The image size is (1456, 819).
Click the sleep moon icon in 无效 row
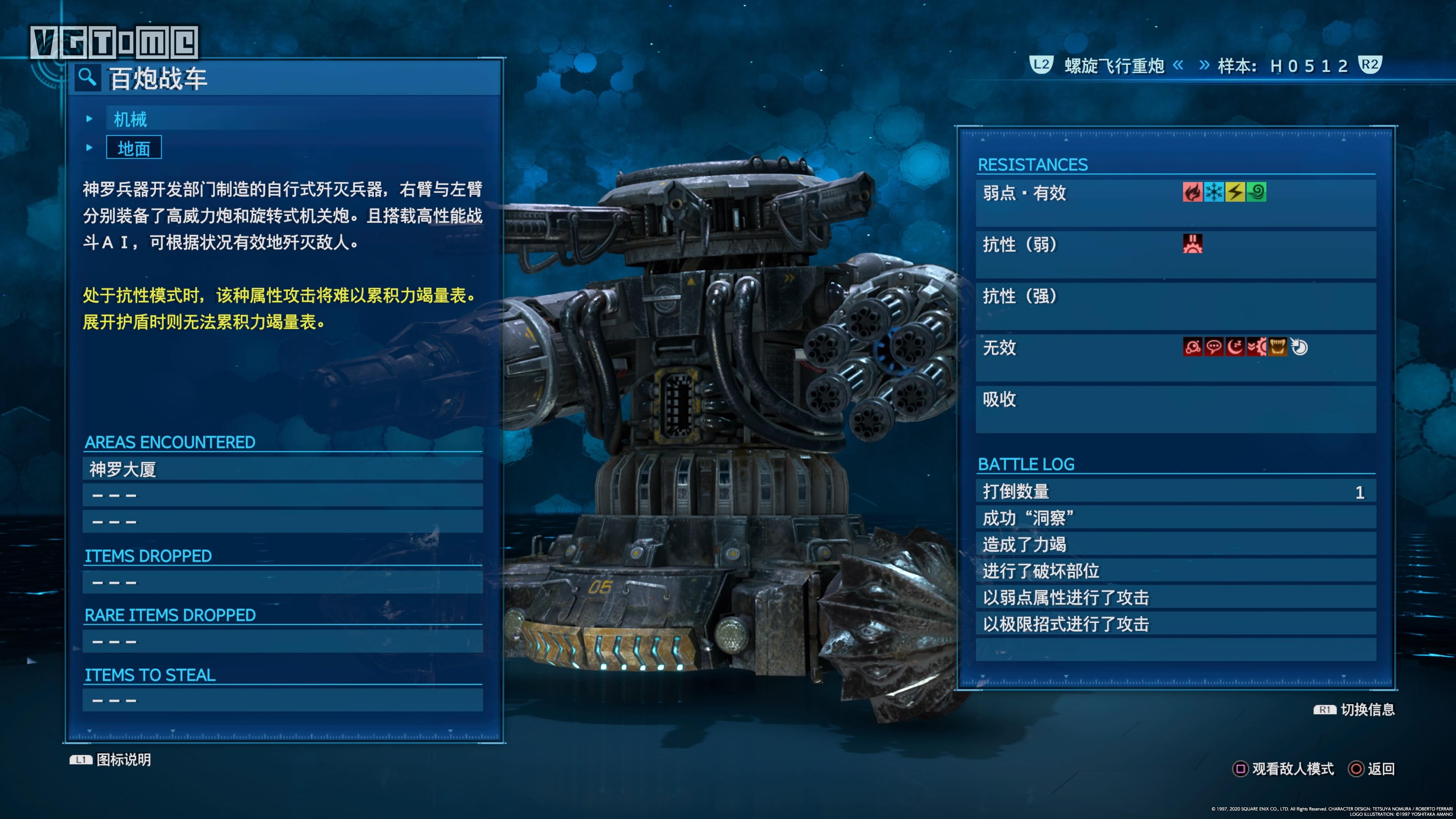tap(1235, 347)
